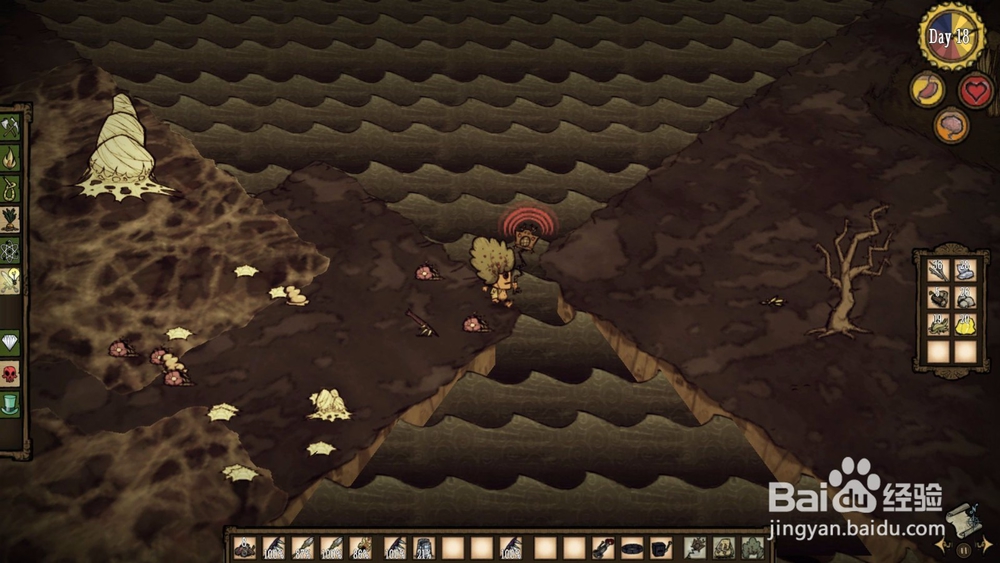The image size is (1000, 563).
Task: Pick up the flint stack in backpack
Action: [964, 269]
